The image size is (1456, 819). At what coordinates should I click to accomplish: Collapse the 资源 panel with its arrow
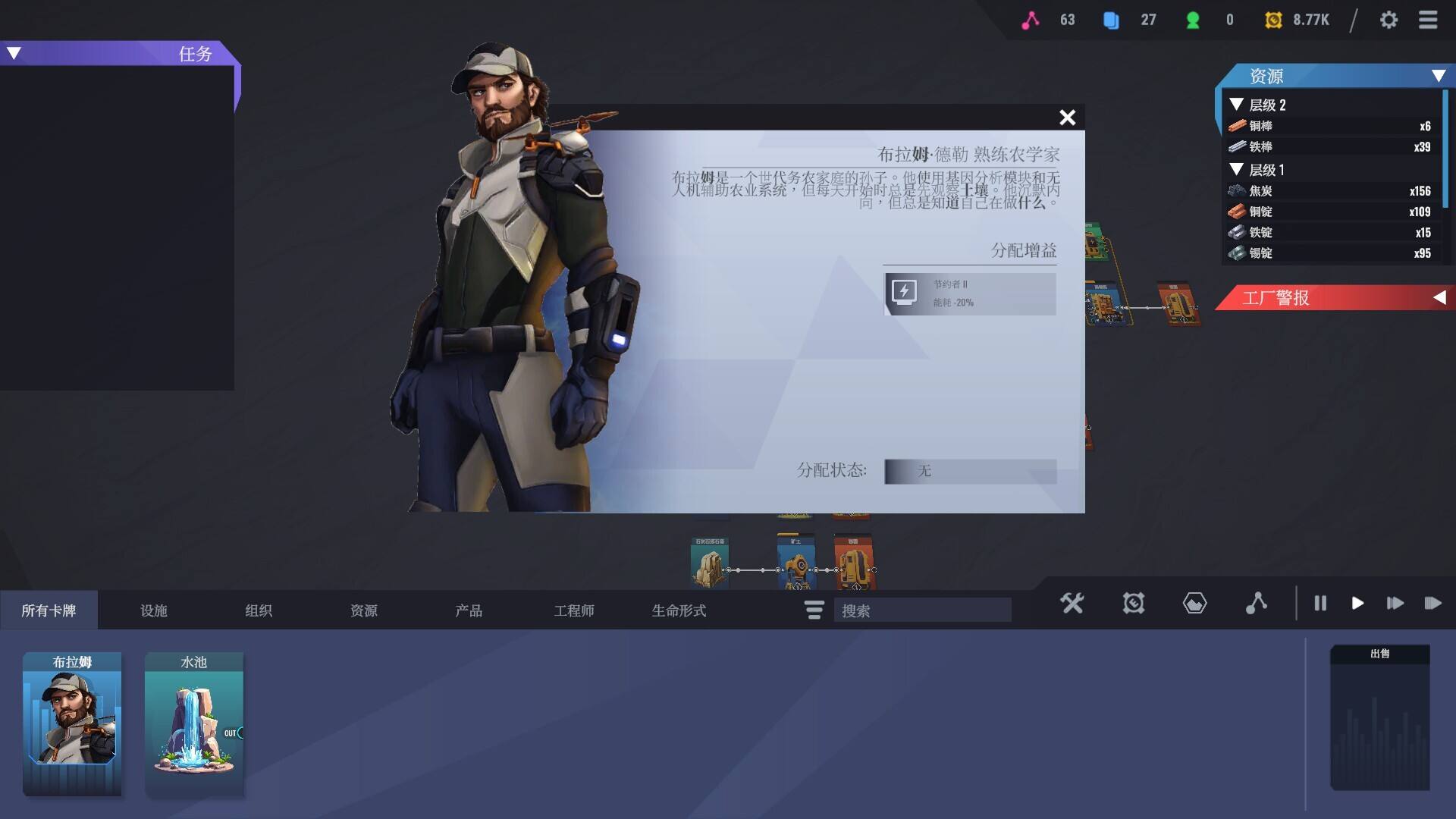[x=1438, y=77]
